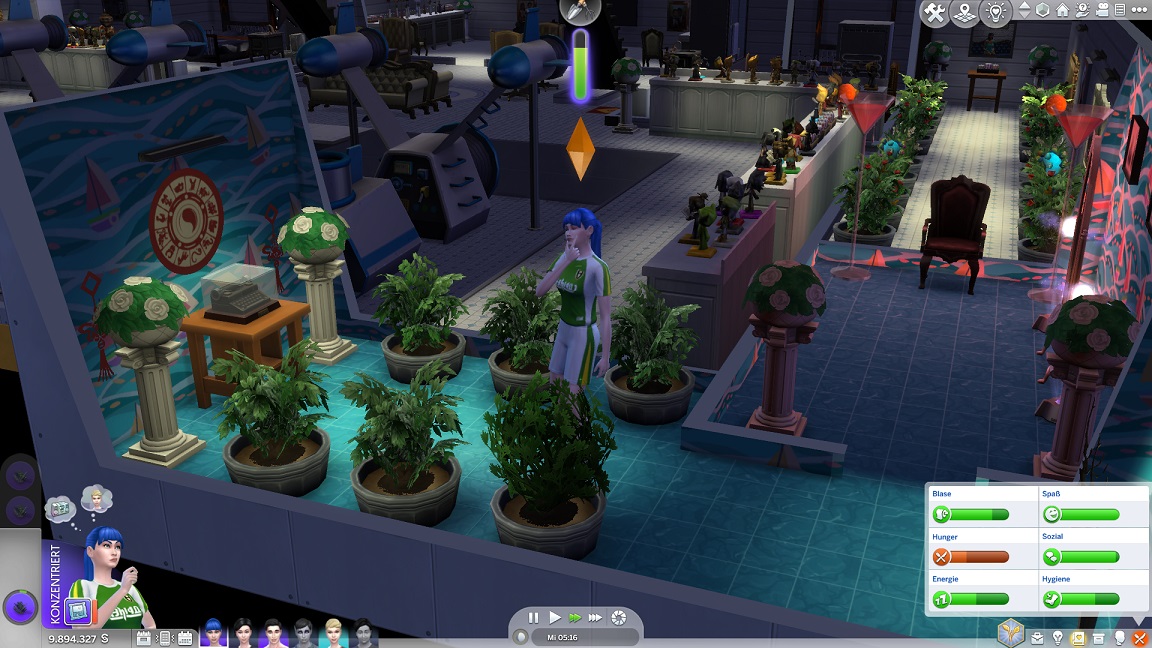The height and width of the screenshot is (648, 1152).
Task: Open the calendar icon beside household funds
Action: point(143,637)
